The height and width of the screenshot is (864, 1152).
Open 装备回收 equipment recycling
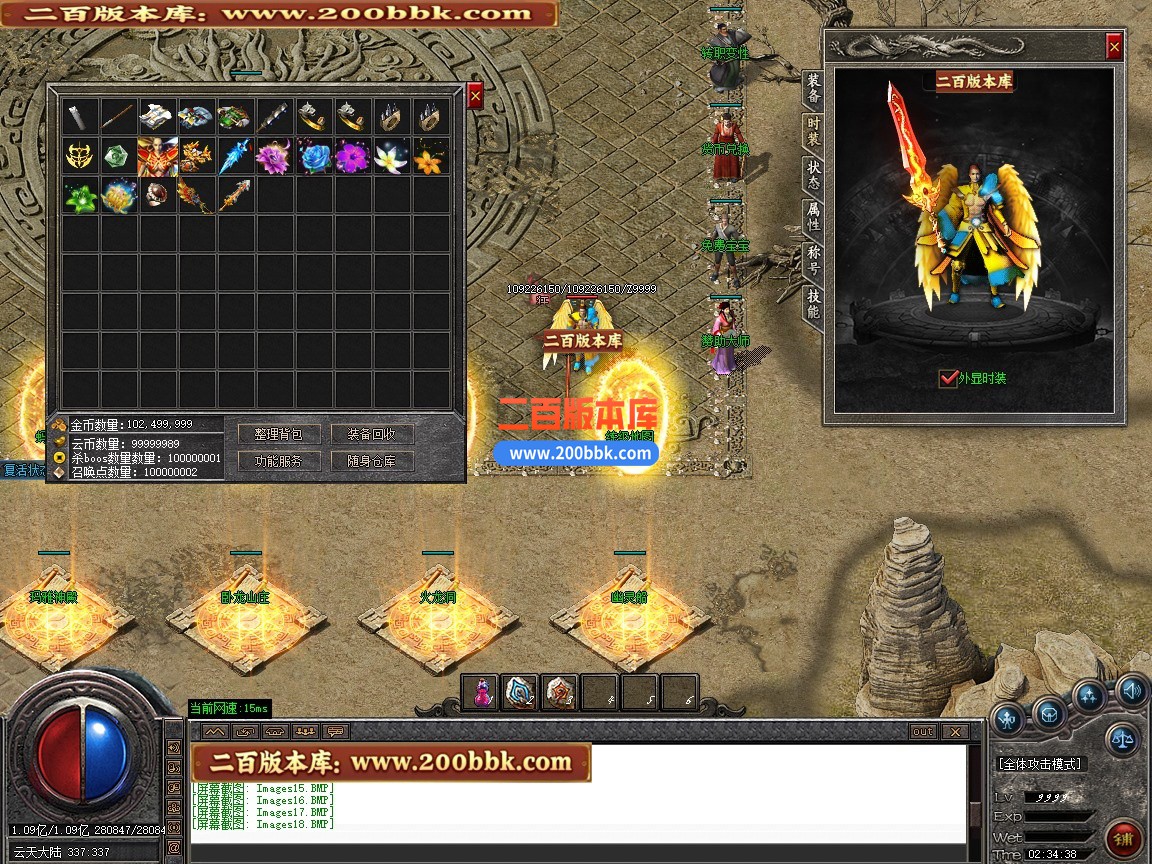tap(372, 434)
